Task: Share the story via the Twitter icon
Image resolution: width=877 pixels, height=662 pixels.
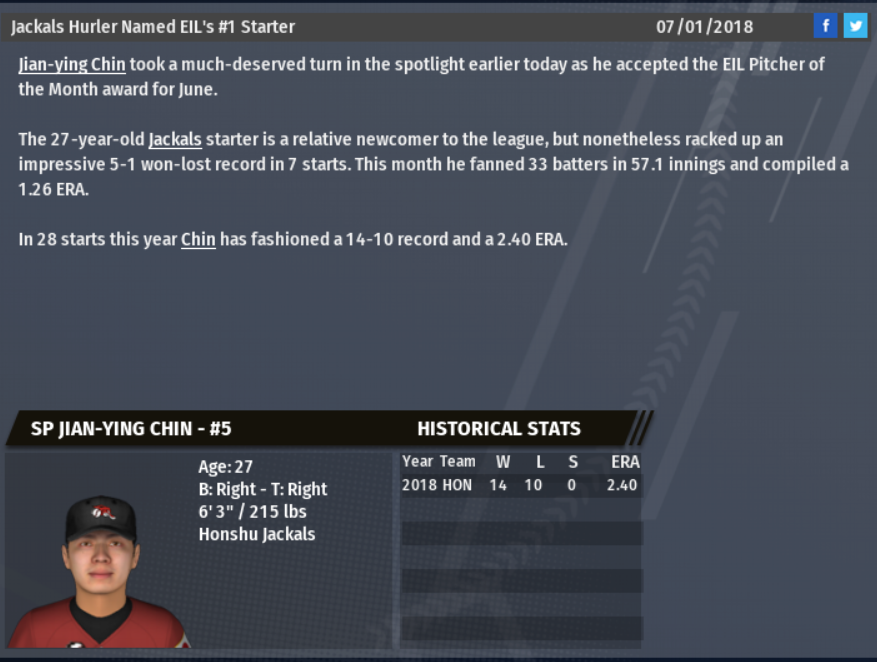Action: pyautogui.click(x=855, y=26)
